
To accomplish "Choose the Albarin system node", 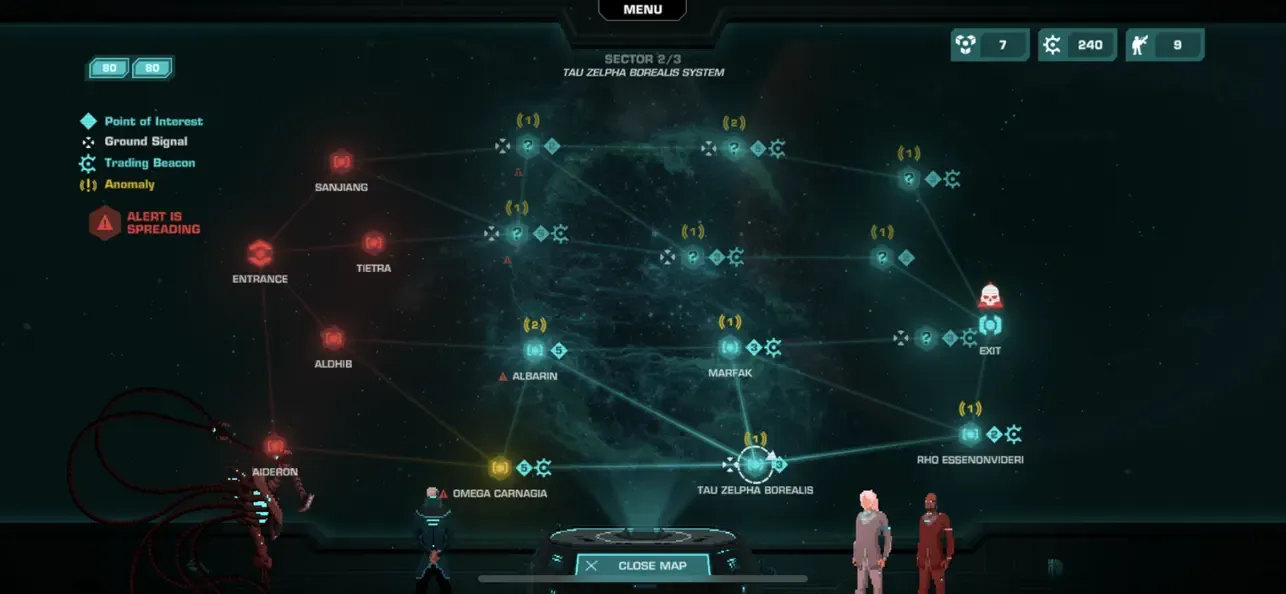I will (x=534, y=350).
